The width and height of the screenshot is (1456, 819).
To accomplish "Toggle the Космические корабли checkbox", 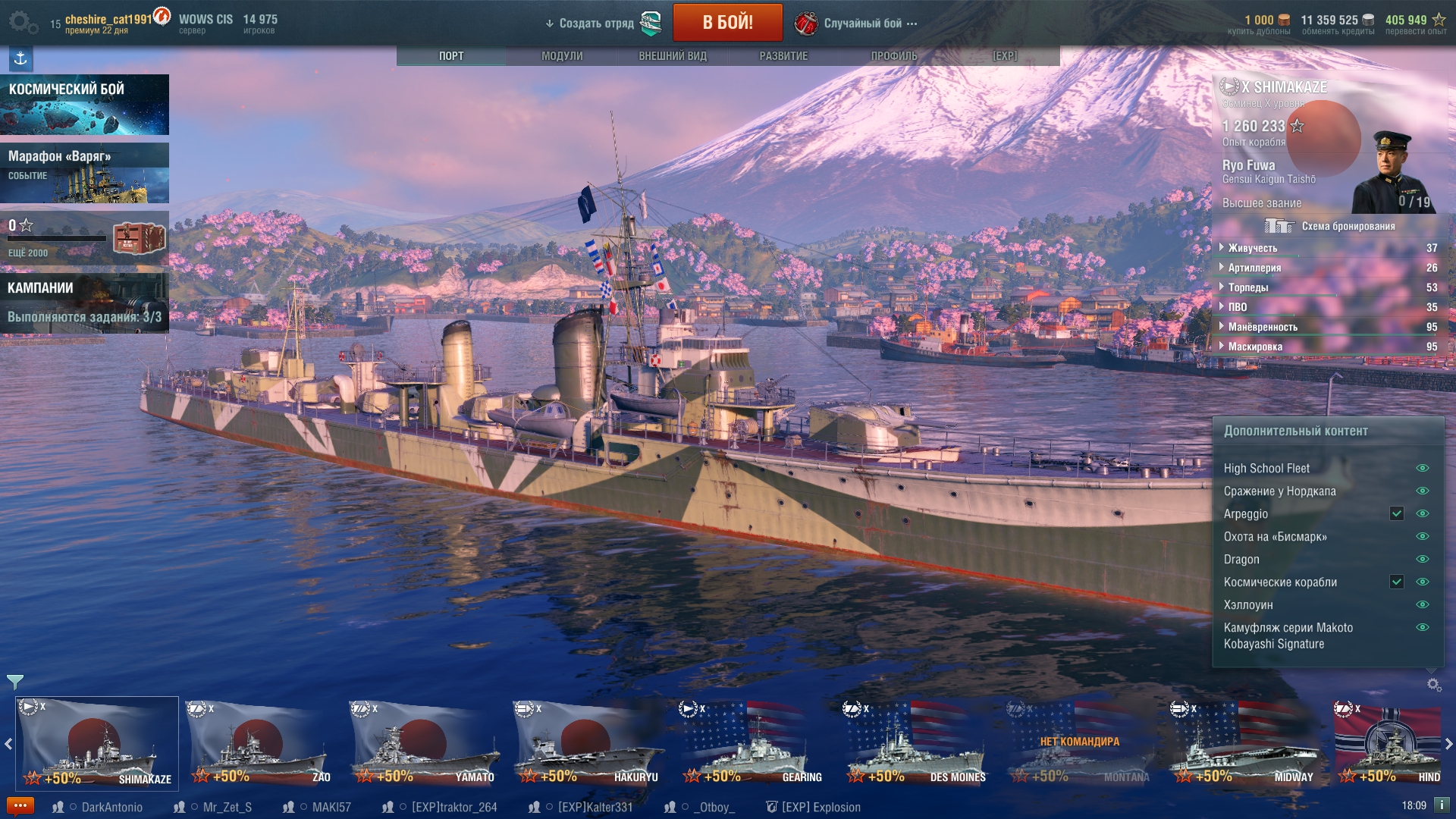I will tap(1396, 582).
